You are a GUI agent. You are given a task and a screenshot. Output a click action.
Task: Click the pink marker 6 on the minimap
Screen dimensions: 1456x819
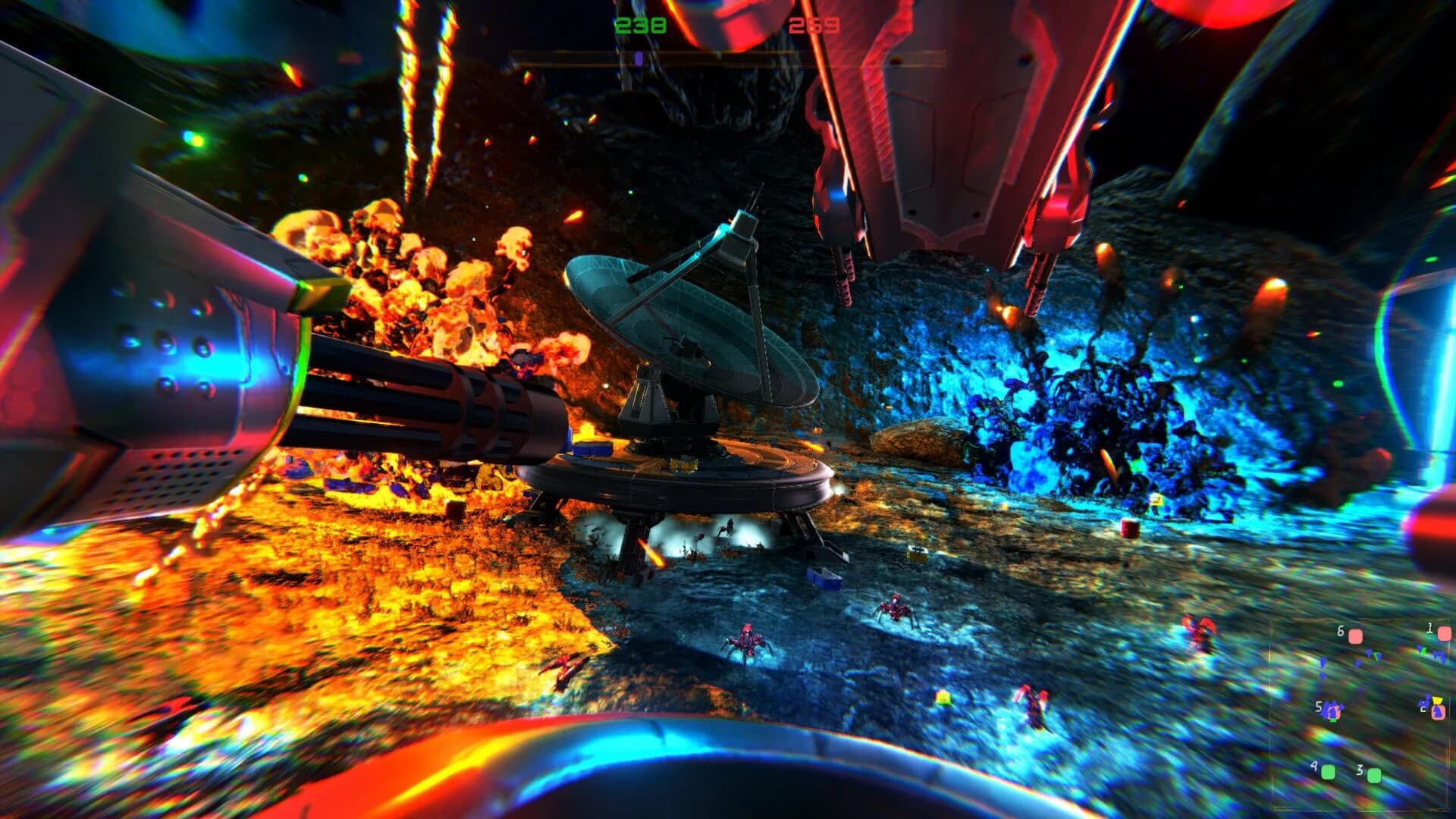click(x=1354, y=634)
